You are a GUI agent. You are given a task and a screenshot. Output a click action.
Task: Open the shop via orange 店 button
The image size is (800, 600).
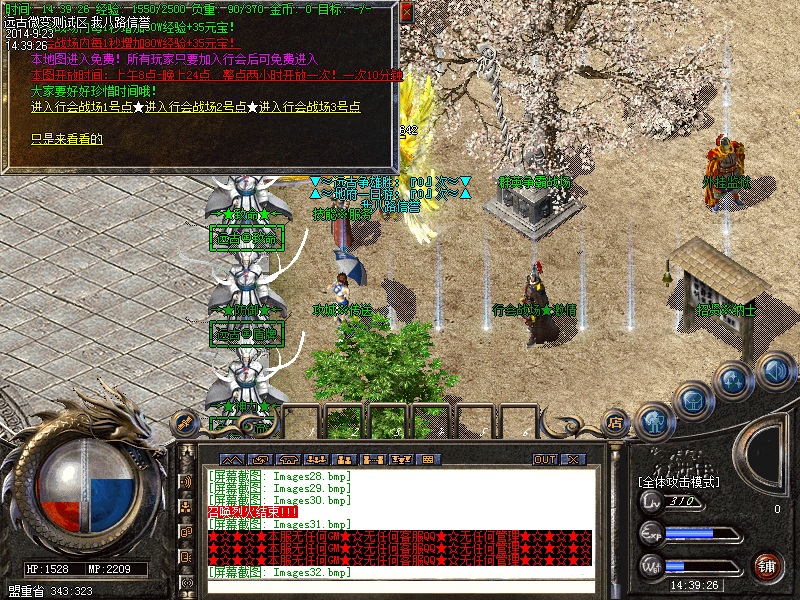(x=615, y=423)
